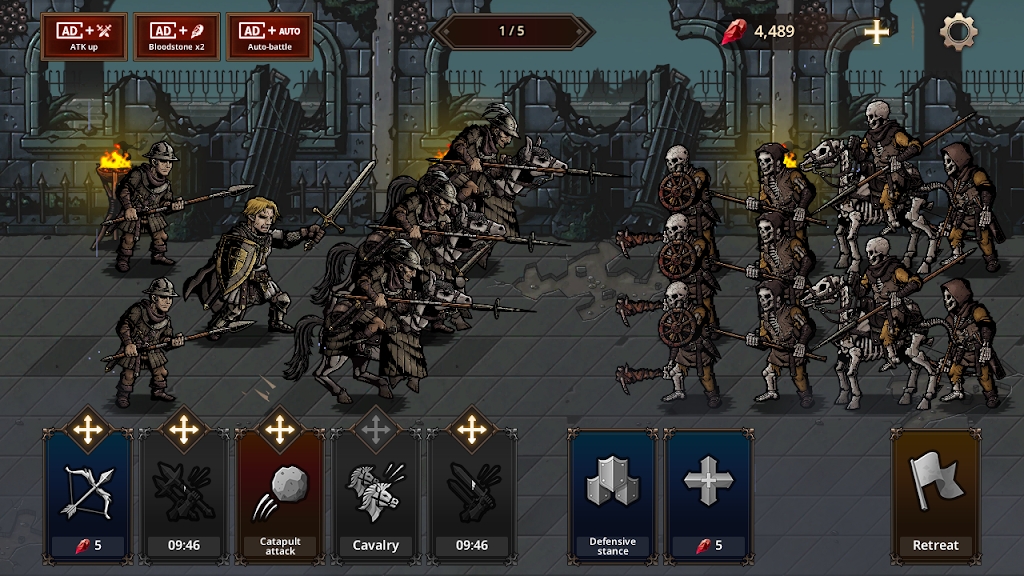The width and height of the screenshot is (1024, 576).
Task: Switch to Defensive stance
Action: [612, 493]
